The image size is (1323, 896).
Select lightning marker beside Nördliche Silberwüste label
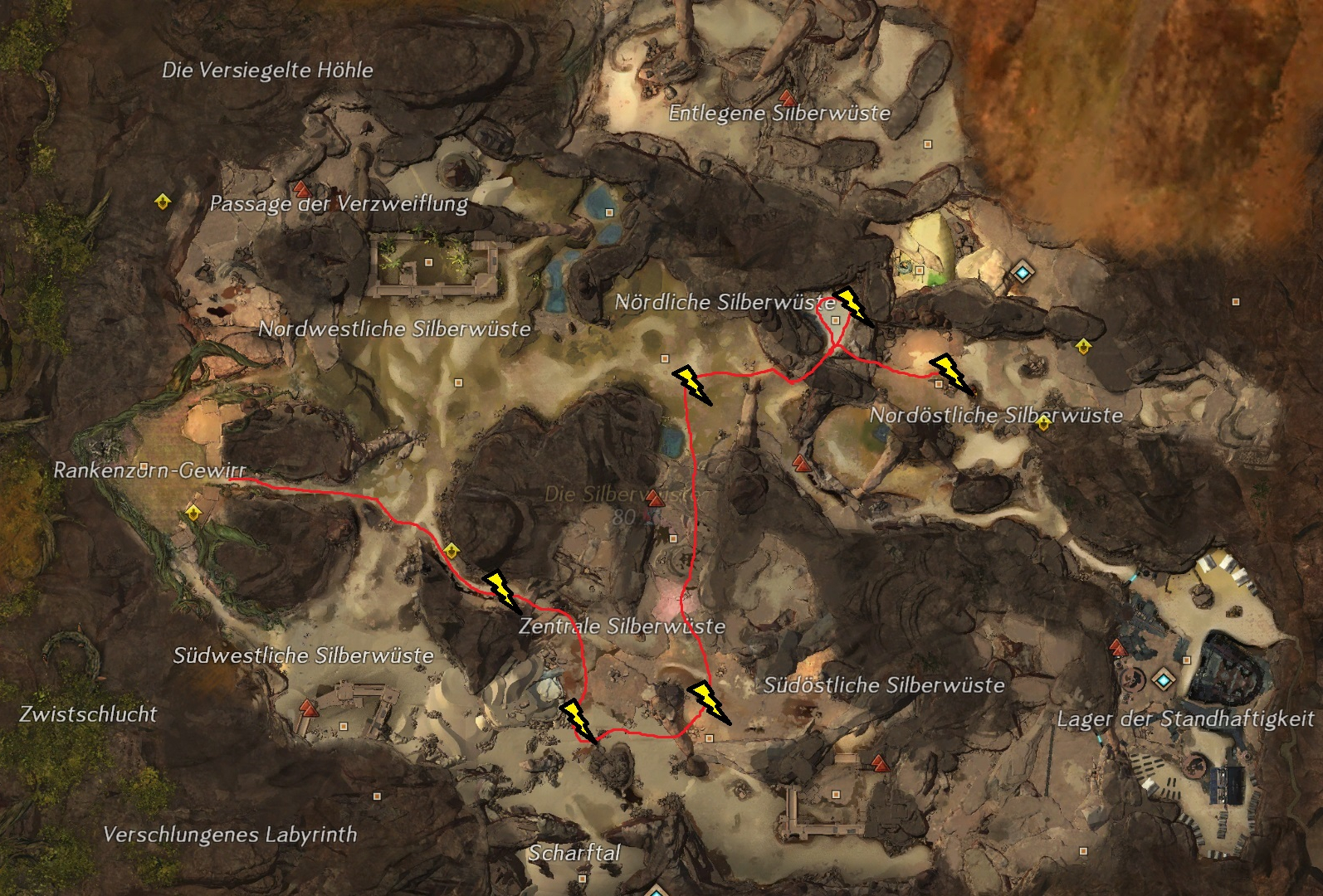[852, 304]
